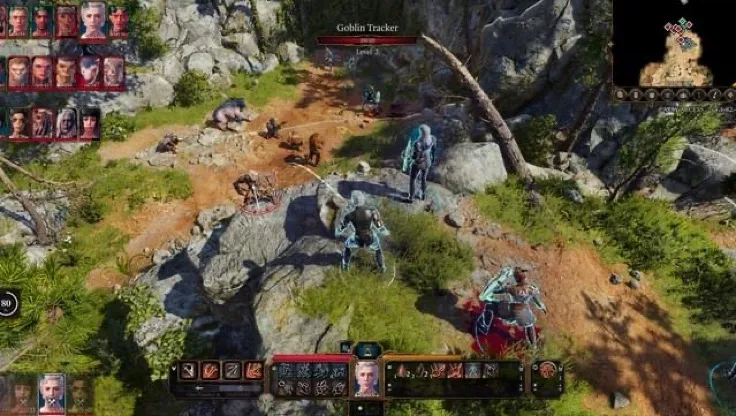Select the highlighted white-haired party portrait
Viewport: 736px width, 416px height.
pyautogui.click(x=52, y=393)
